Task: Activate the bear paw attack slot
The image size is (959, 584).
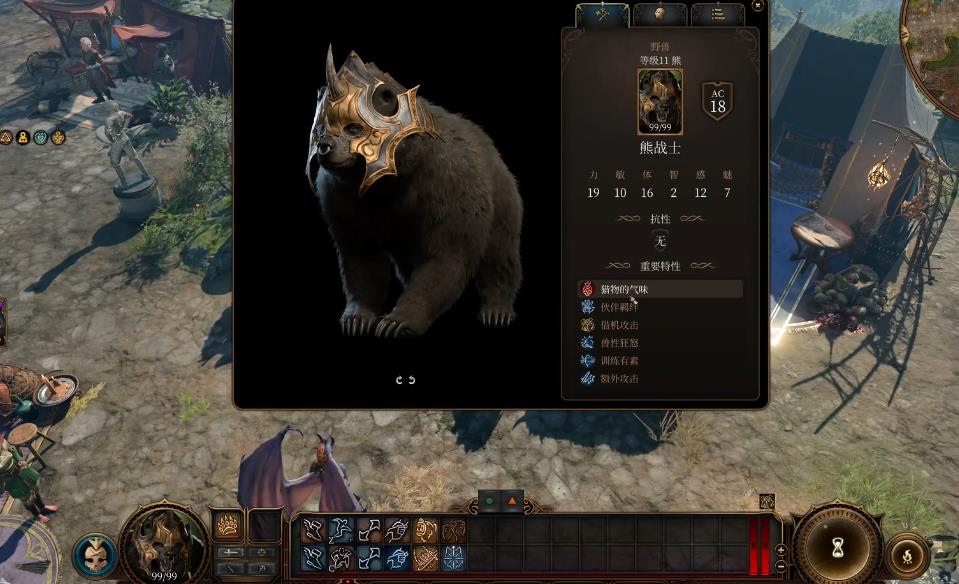Action: [227, 525]
